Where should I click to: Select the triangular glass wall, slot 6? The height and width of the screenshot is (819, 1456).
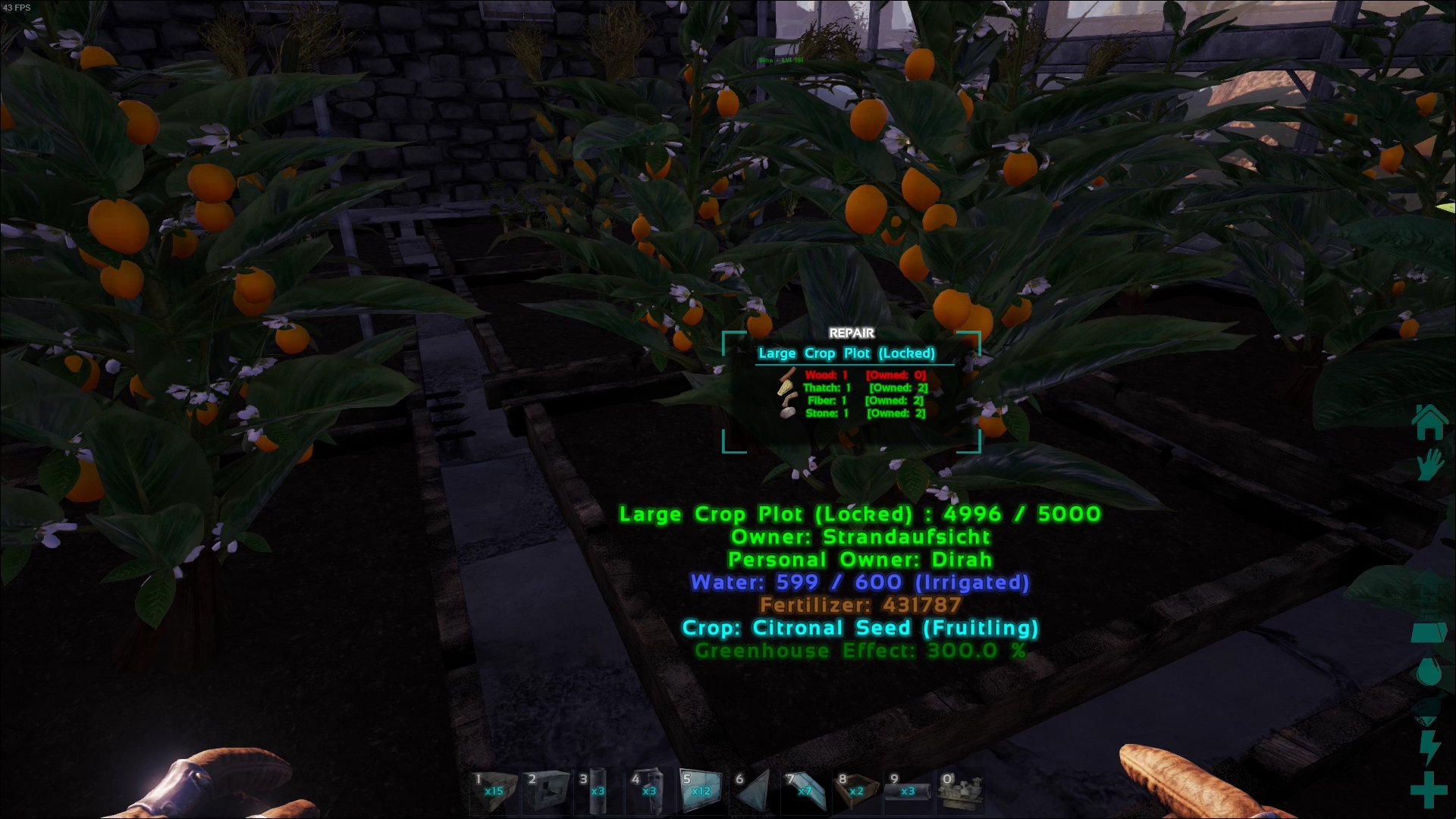[x=753, y=790]
